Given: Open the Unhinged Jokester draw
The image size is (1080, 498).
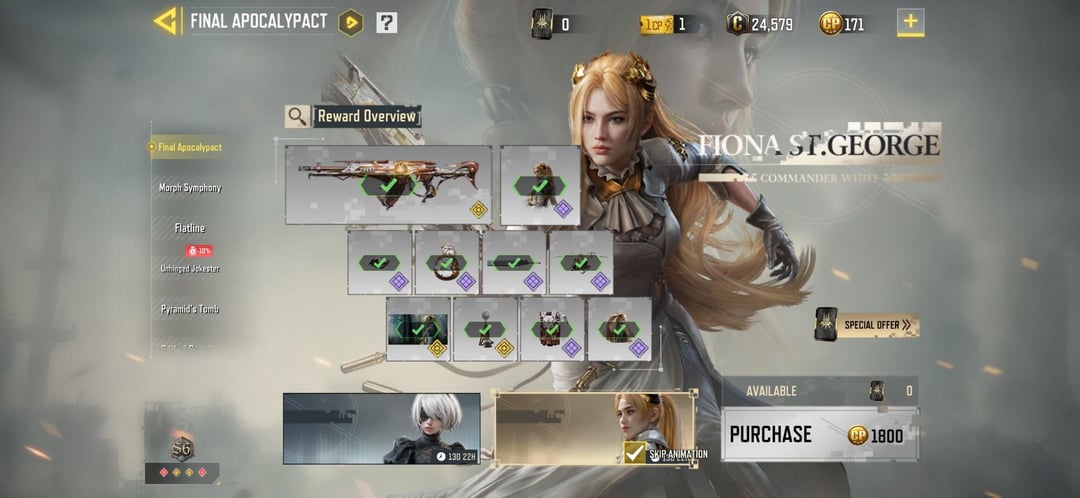Looking at the screenshot, I should coord(190,268).
